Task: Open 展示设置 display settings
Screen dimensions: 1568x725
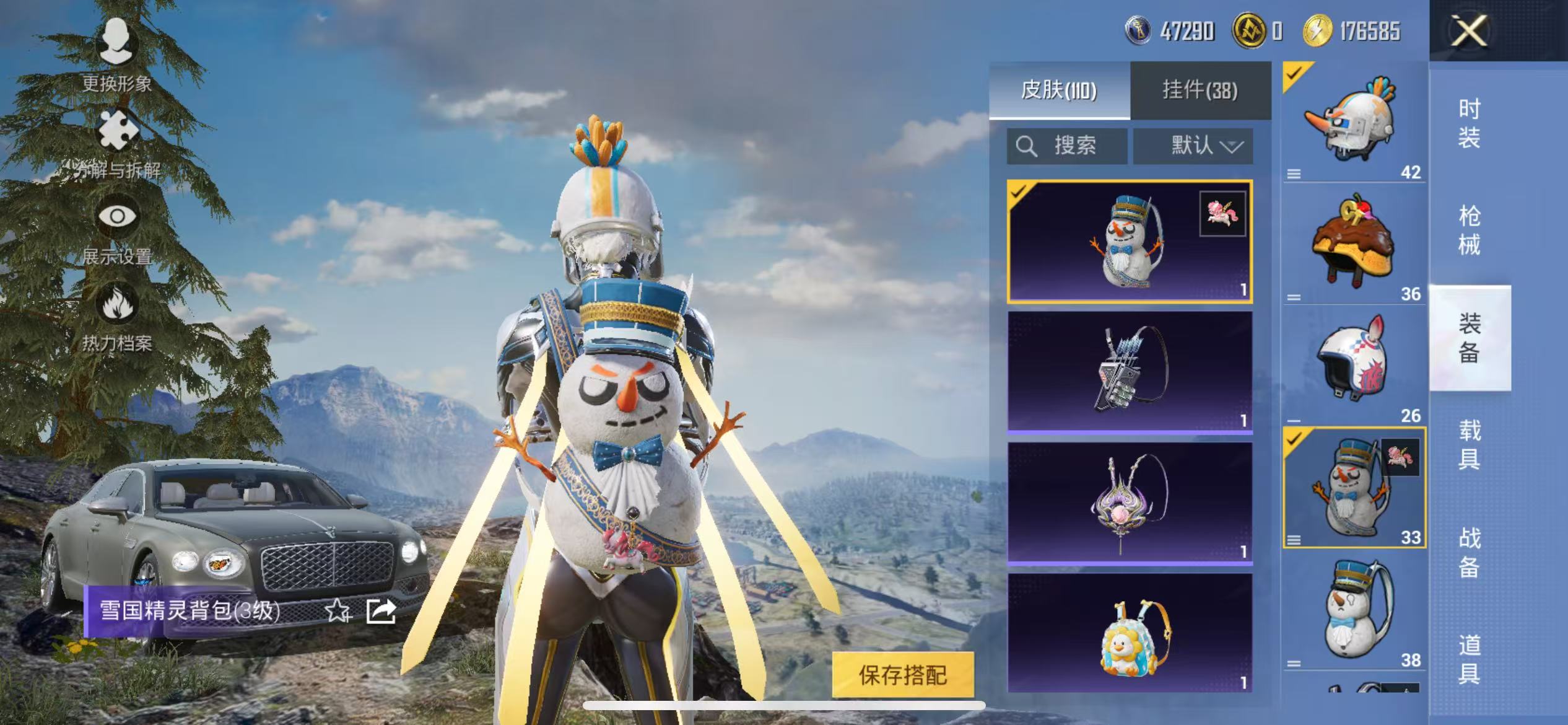Action: [117, 230]
